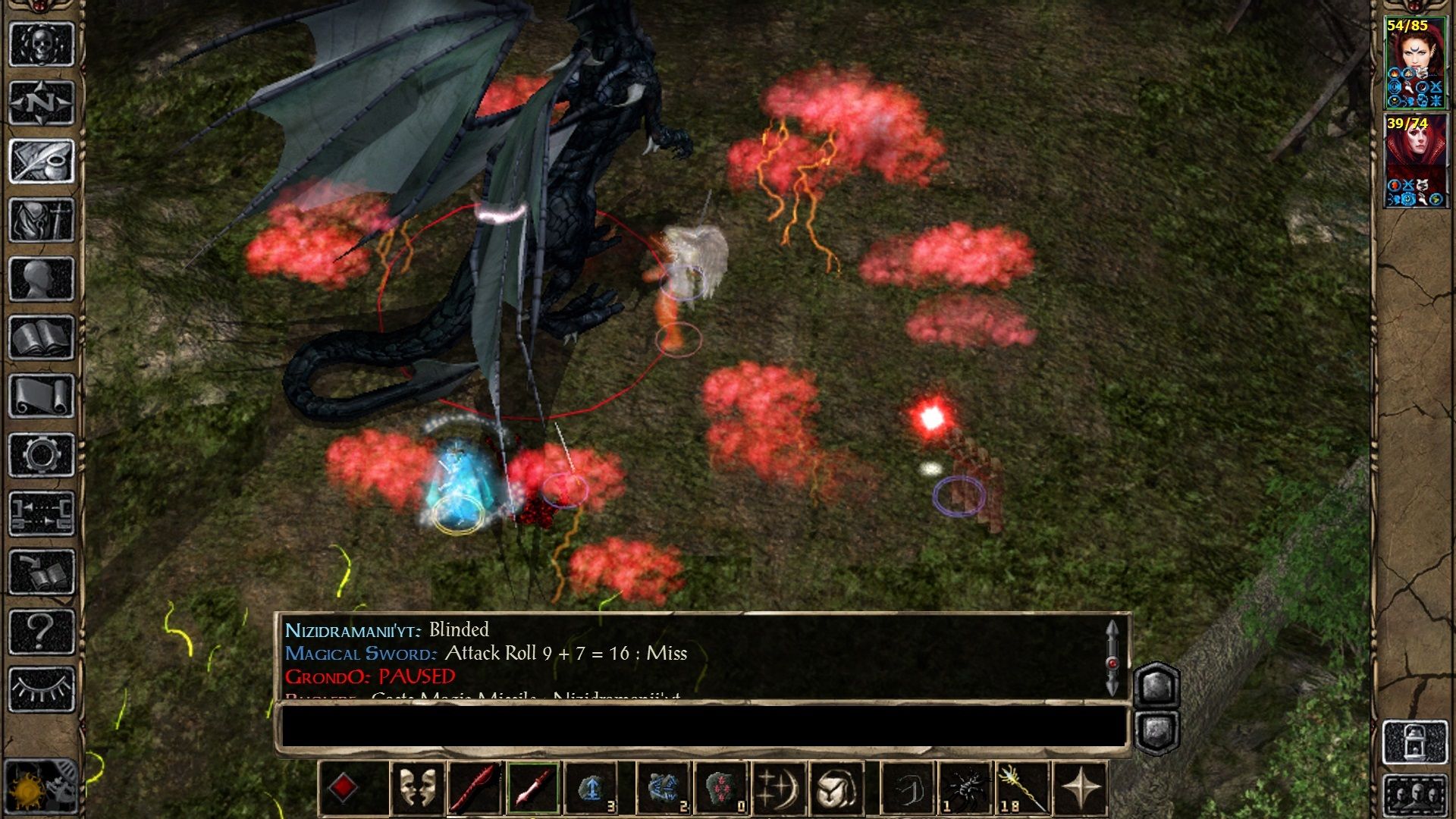Open special abilities via masks icon
The width and height of the screenshot is (1456, 819).
click(416, 789)
